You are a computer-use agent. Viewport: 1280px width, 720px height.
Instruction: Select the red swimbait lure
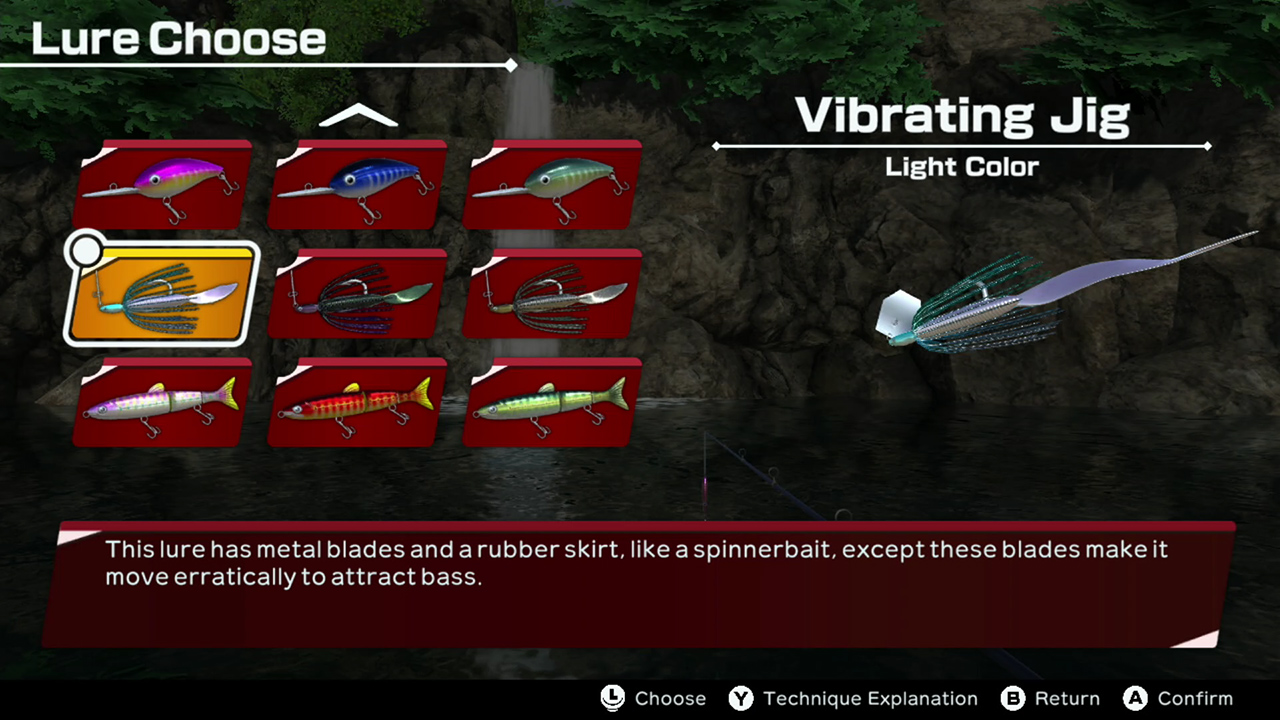point(356,400)
